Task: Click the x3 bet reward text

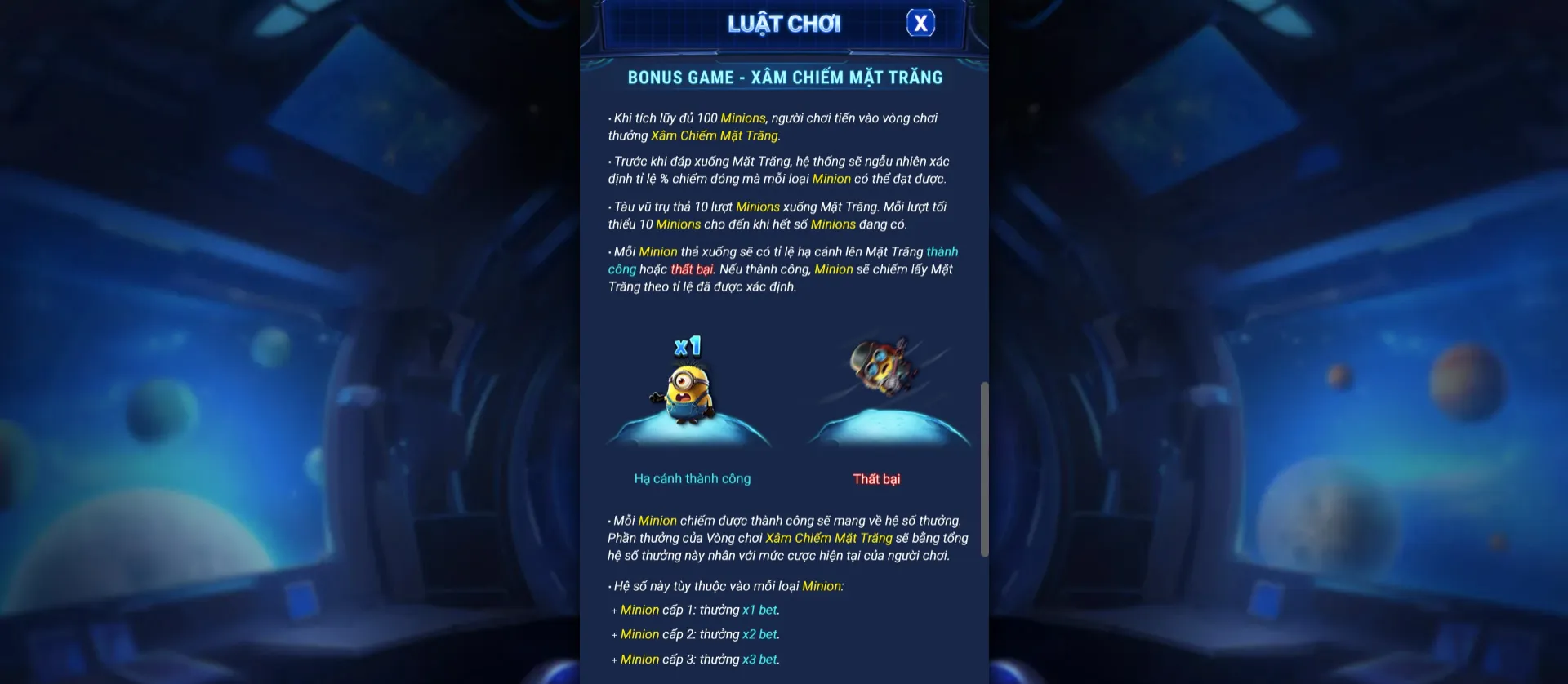Action: (x=759, y=659)
